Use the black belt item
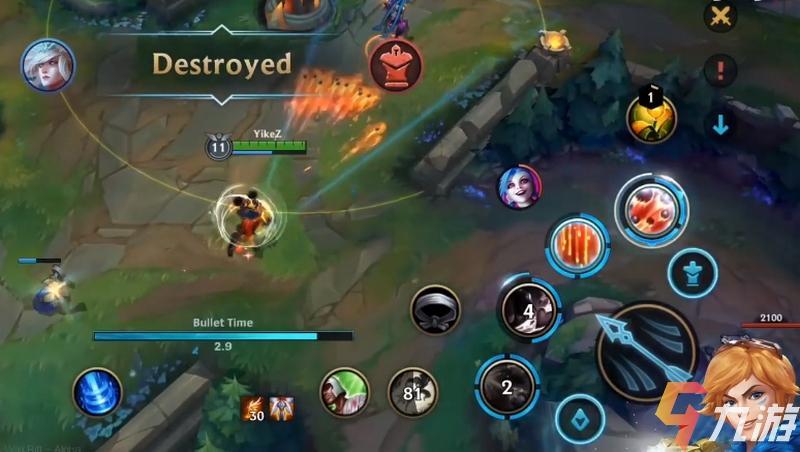 coord(436,310)
